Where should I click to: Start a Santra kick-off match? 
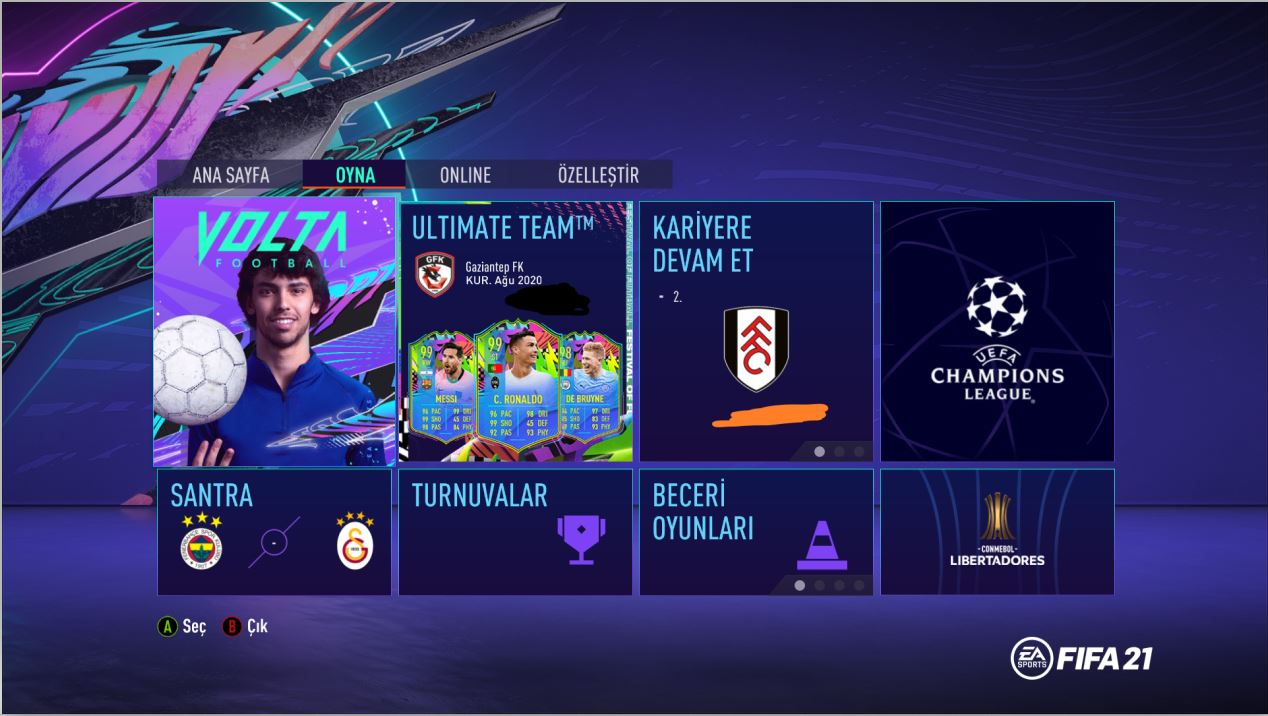274,532
